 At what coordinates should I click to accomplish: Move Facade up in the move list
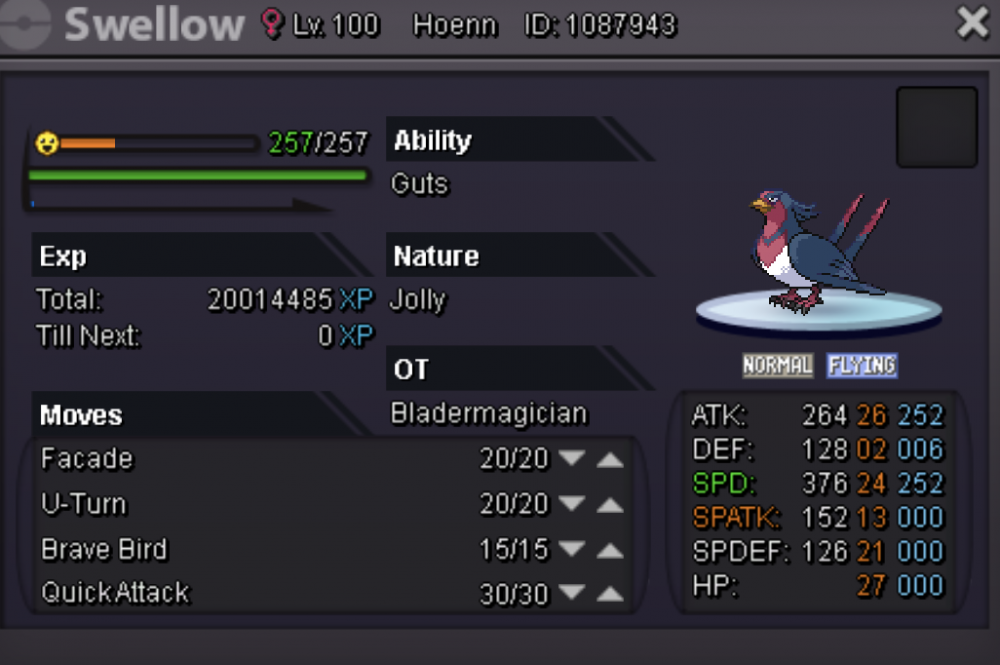(x=610, y=459)
